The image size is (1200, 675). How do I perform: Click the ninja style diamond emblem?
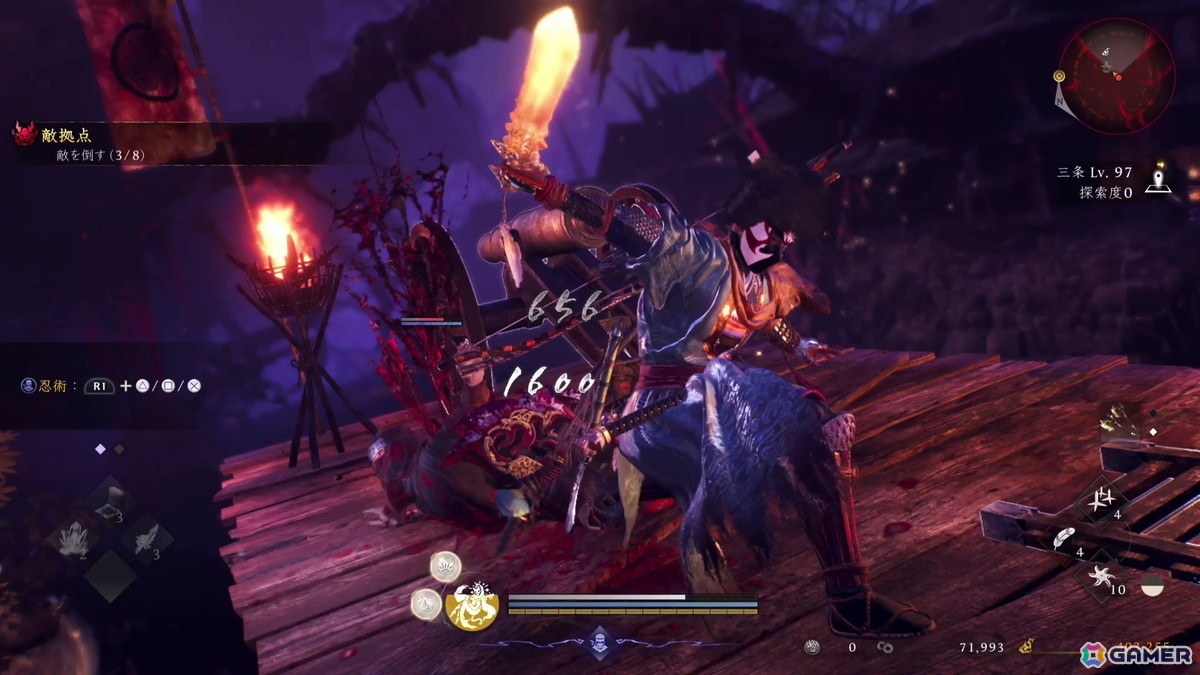[598, 643]
